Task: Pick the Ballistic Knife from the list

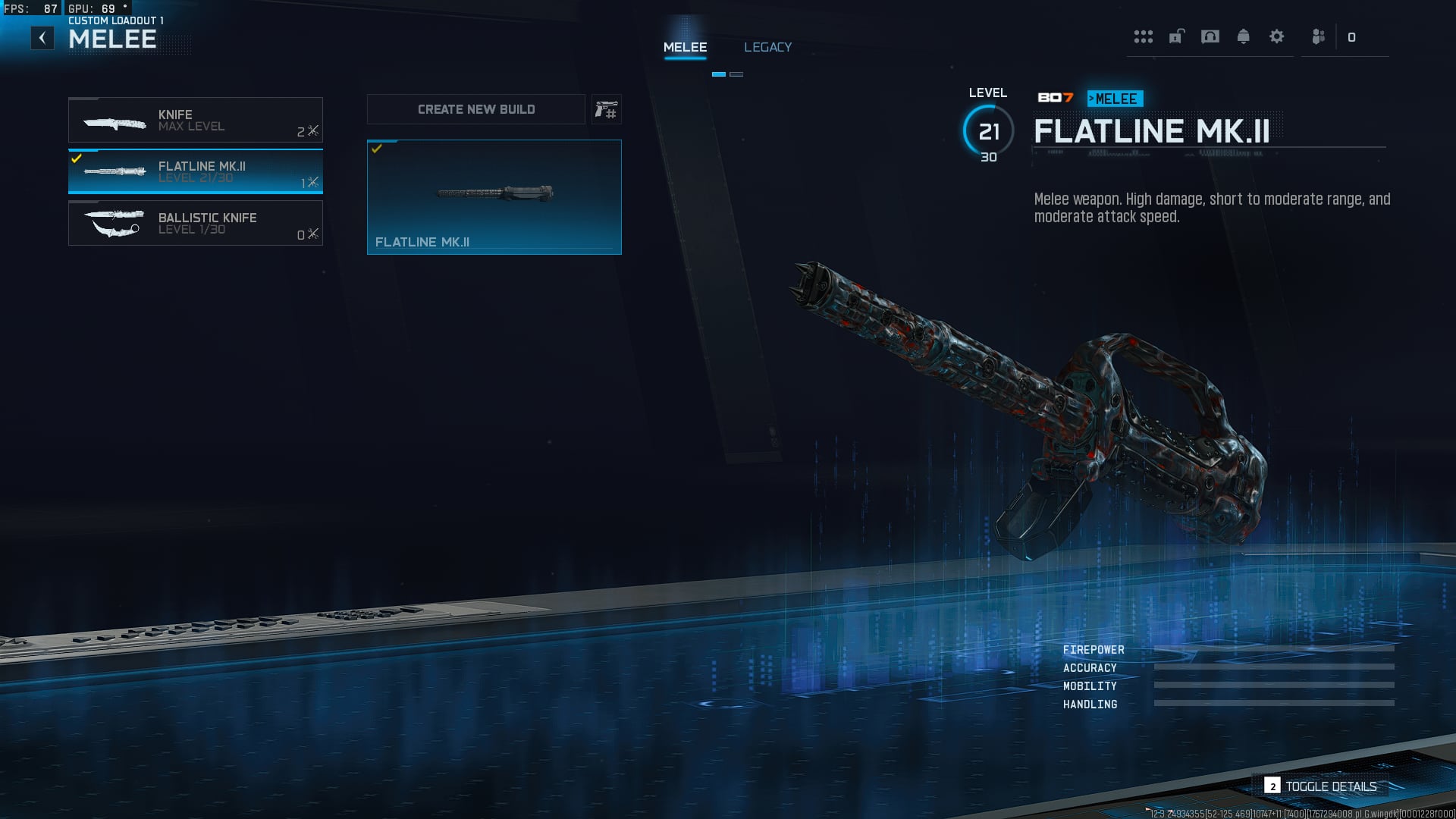Action: pos(196,223)
